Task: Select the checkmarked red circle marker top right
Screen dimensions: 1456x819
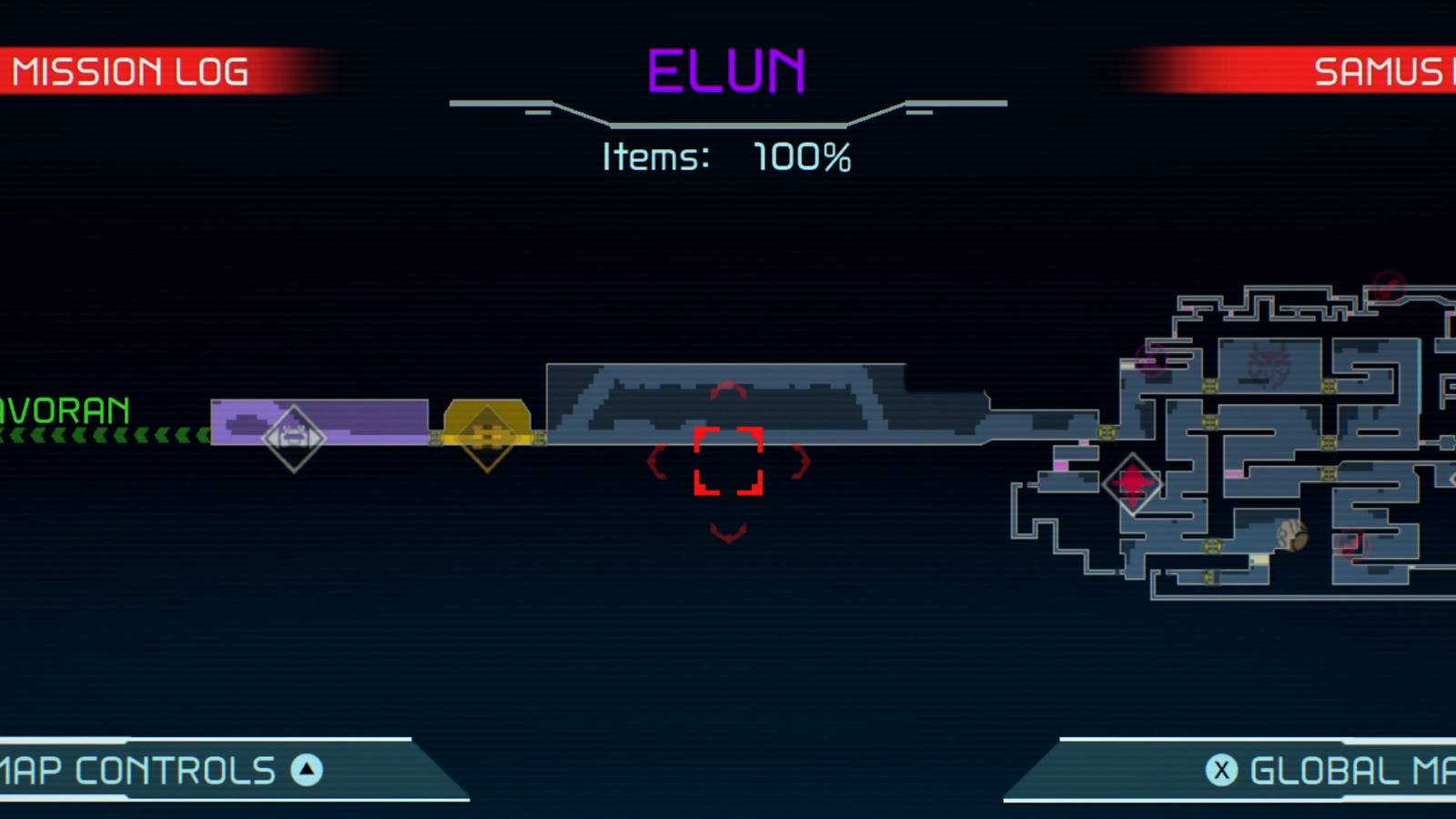Action: click(1387, 284)
